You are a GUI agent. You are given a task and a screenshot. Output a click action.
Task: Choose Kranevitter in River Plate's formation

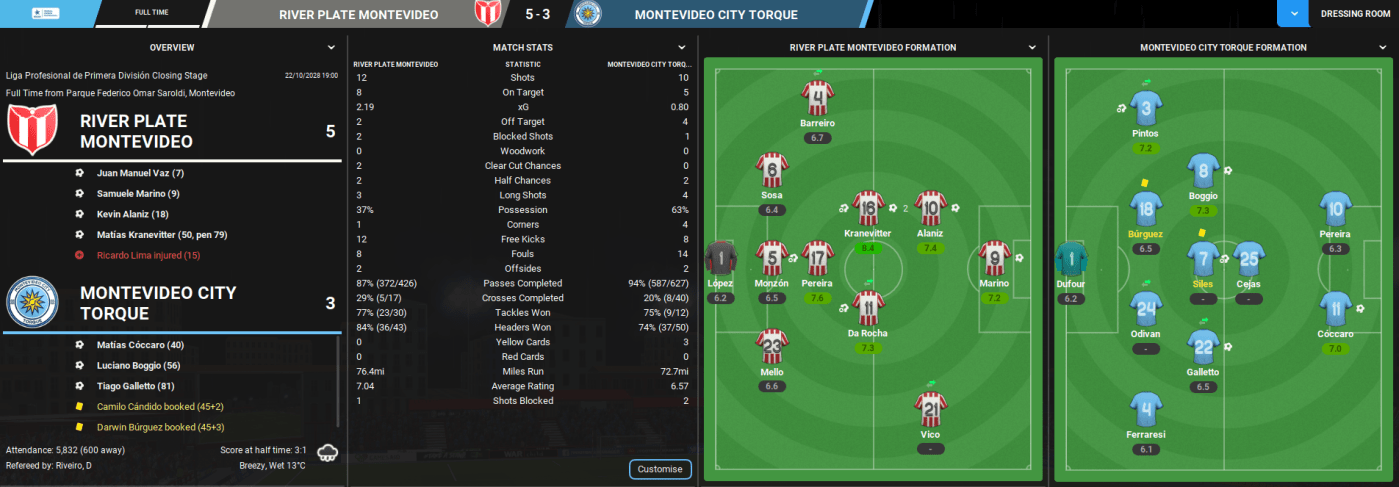click(867, 209)
